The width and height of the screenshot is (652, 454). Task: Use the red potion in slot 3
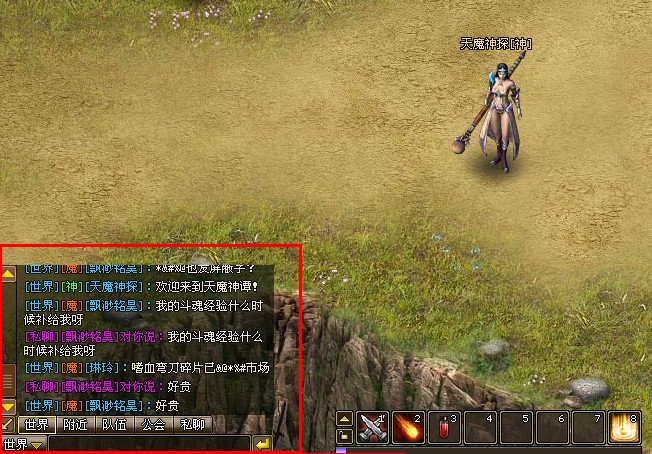tap(445, 427)
